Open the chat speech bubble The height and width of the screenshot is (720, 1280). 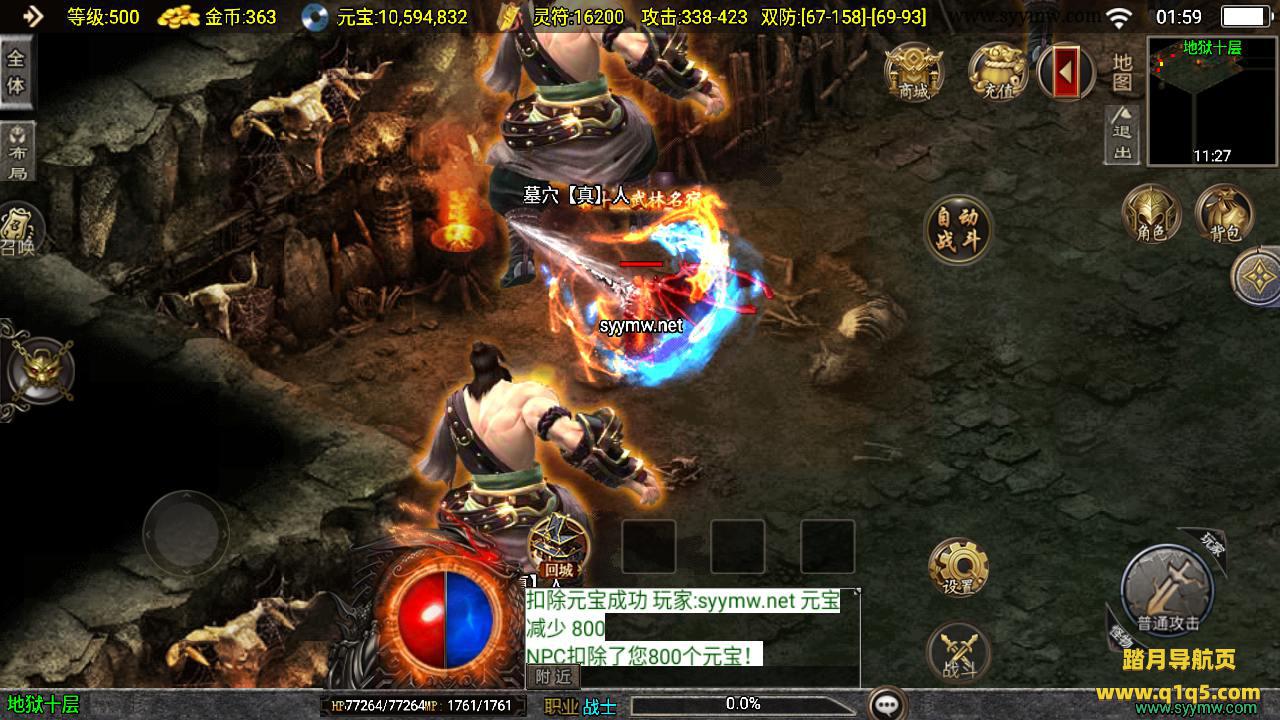pyautogui.click(x=887, y=704)
